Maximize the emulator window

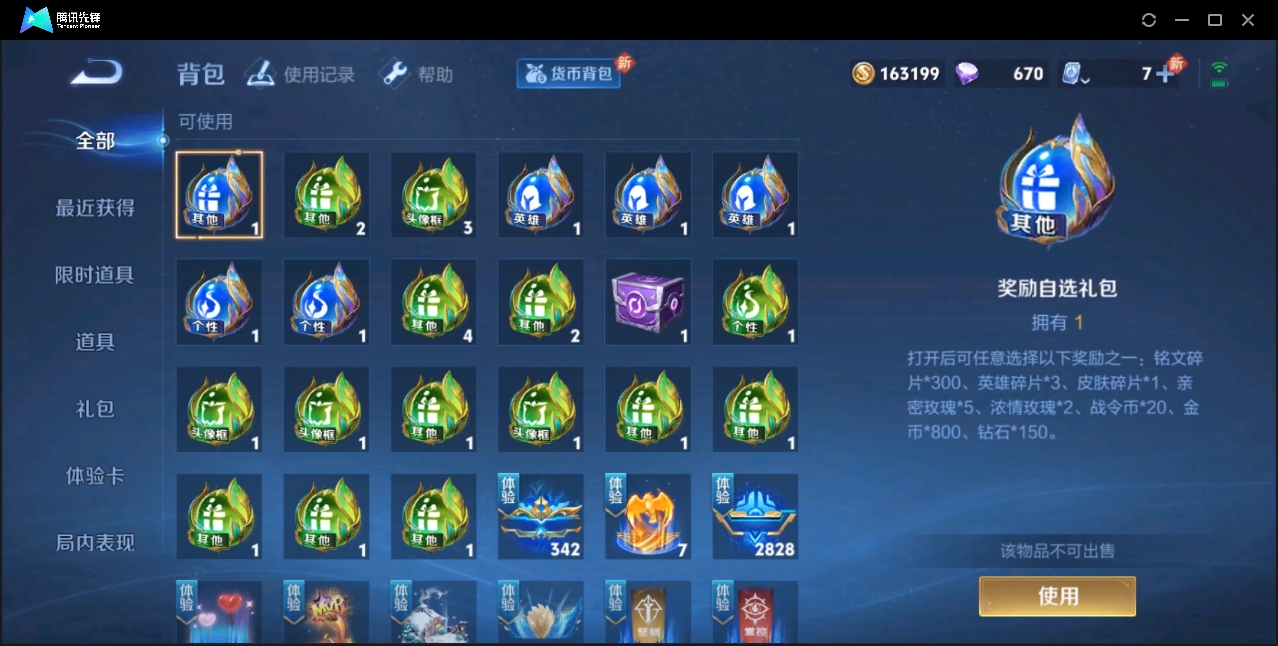(1215, 20)
